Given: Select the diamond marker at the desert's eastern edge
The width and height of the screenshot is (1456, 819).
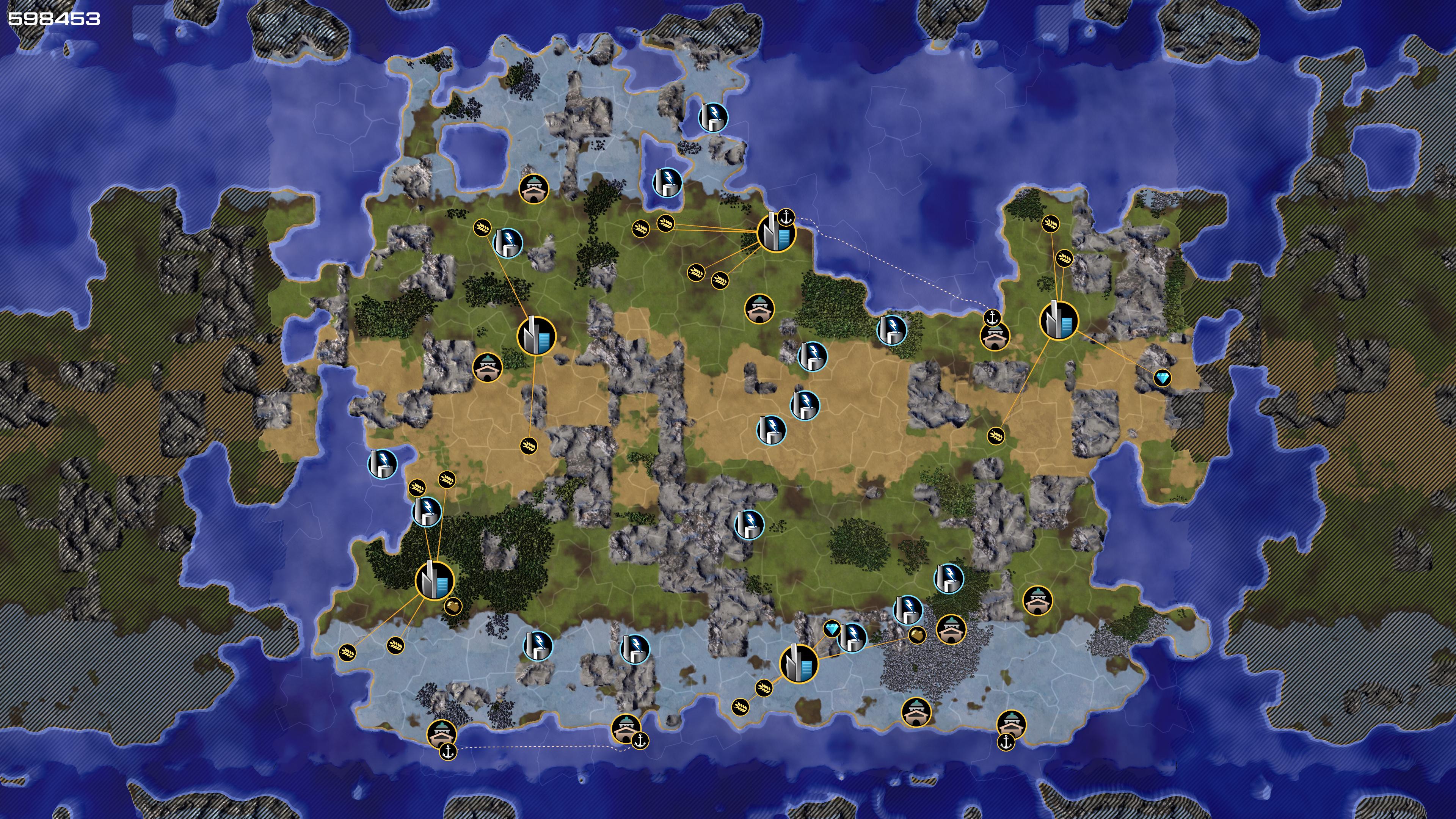Looking at the screenshot, I should coord(1162,378).
